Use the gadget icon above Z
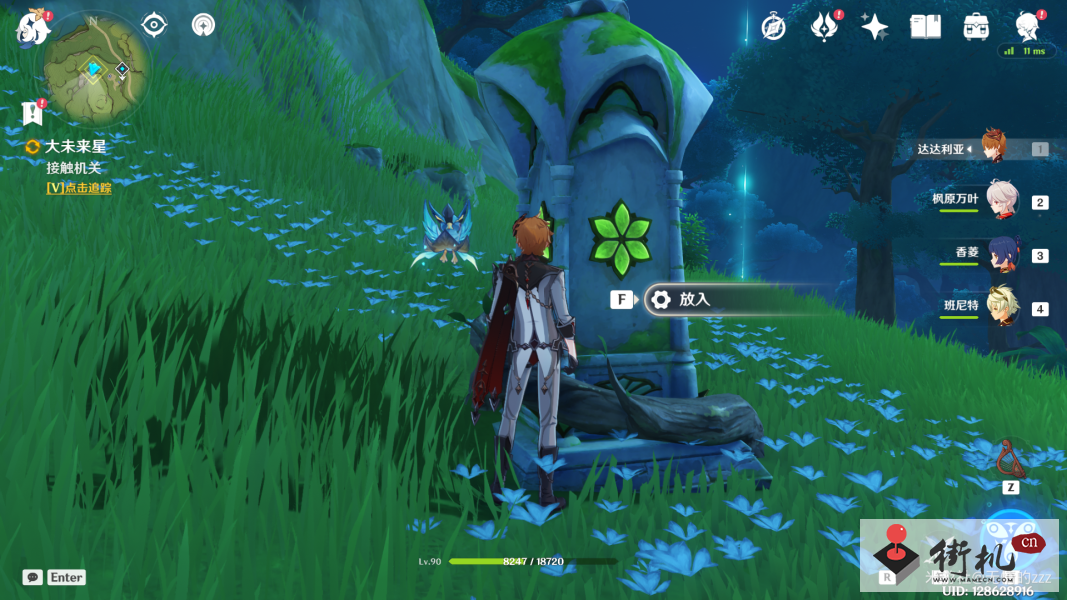 (x=1010, y=458)
